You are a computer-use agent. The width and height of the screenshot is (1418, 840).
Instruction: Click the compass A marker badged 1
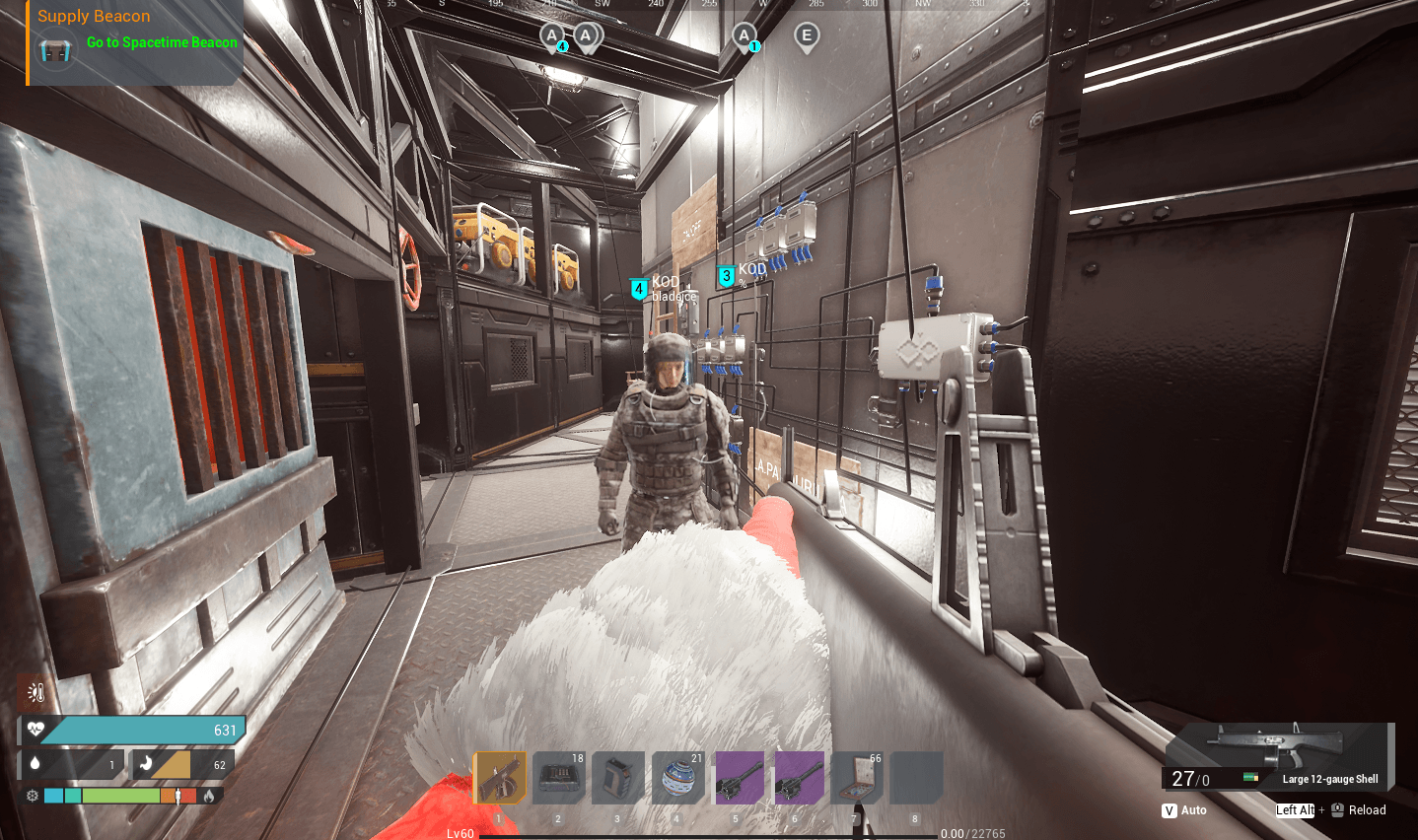(745, 37)
